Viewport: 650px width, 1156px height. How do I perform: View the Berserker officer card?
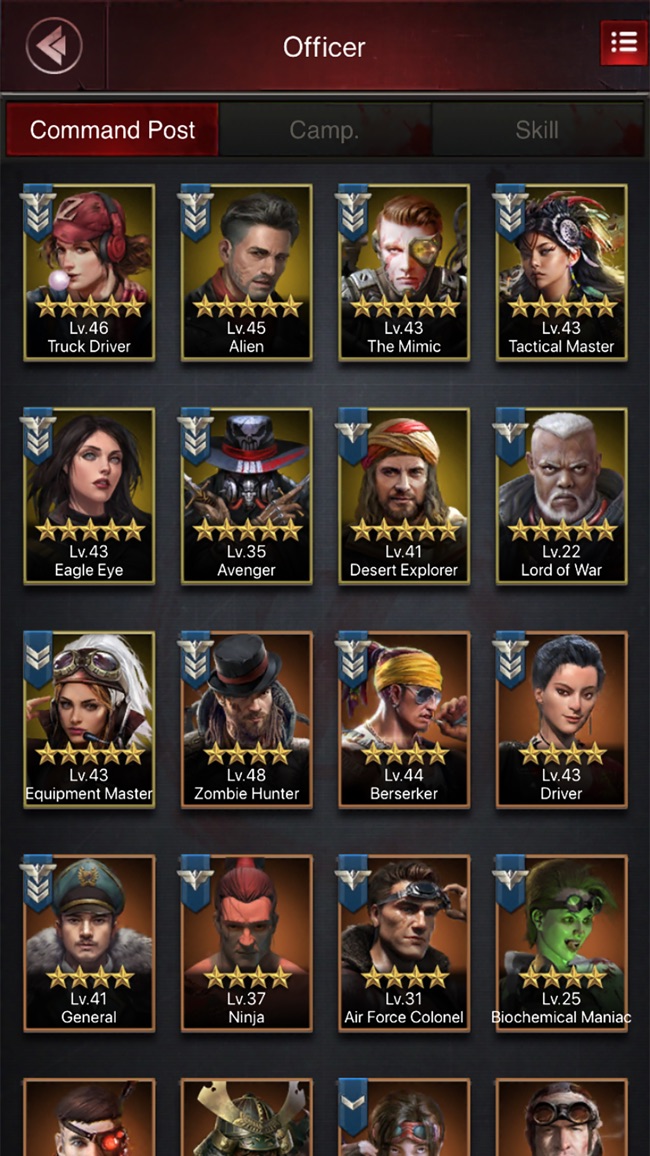pyautogui.click(x=404, y=720)
